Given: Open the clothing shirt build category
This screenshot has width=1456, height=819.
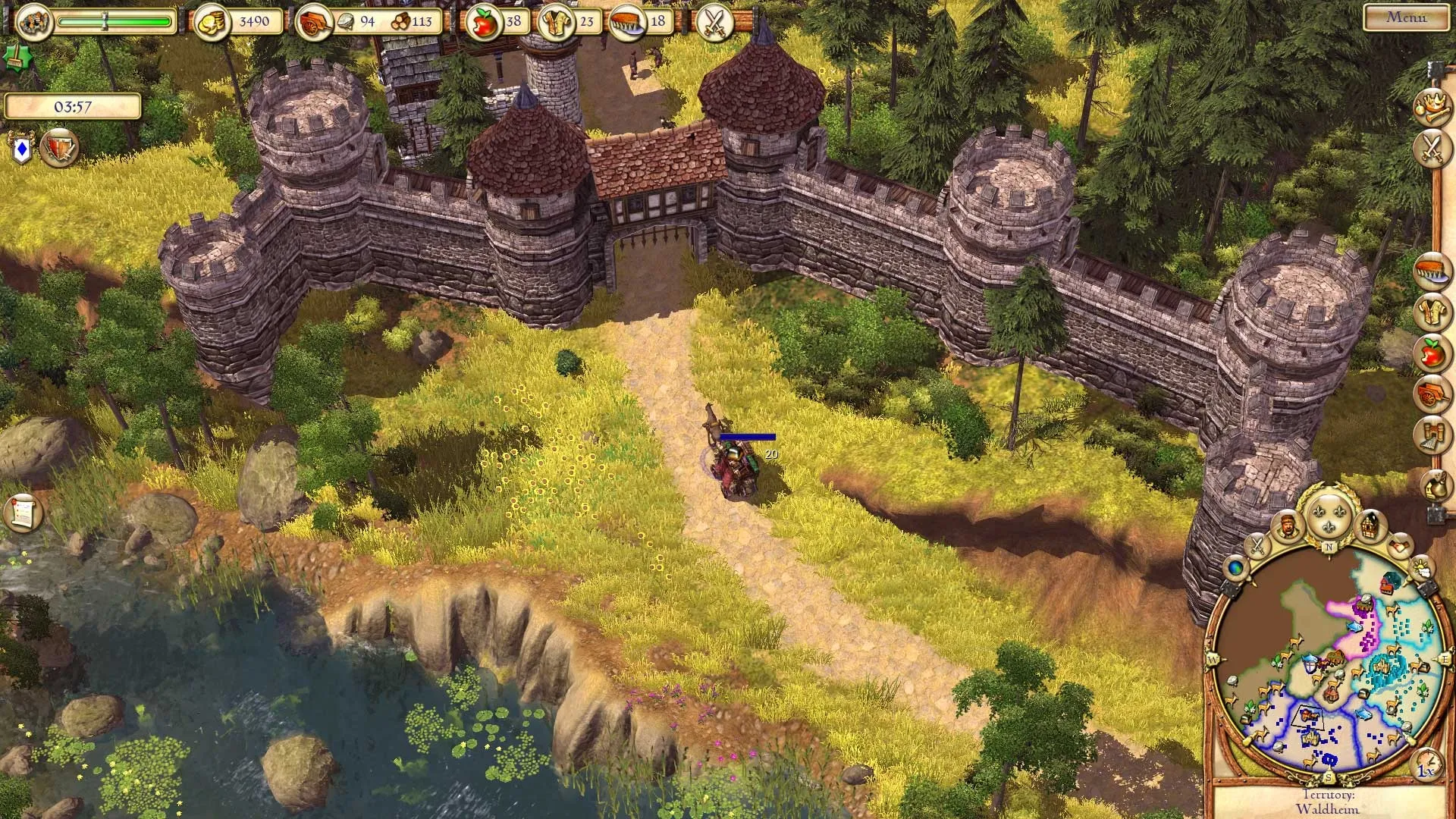Looking at the screenshot, I should coord(1431,312).
